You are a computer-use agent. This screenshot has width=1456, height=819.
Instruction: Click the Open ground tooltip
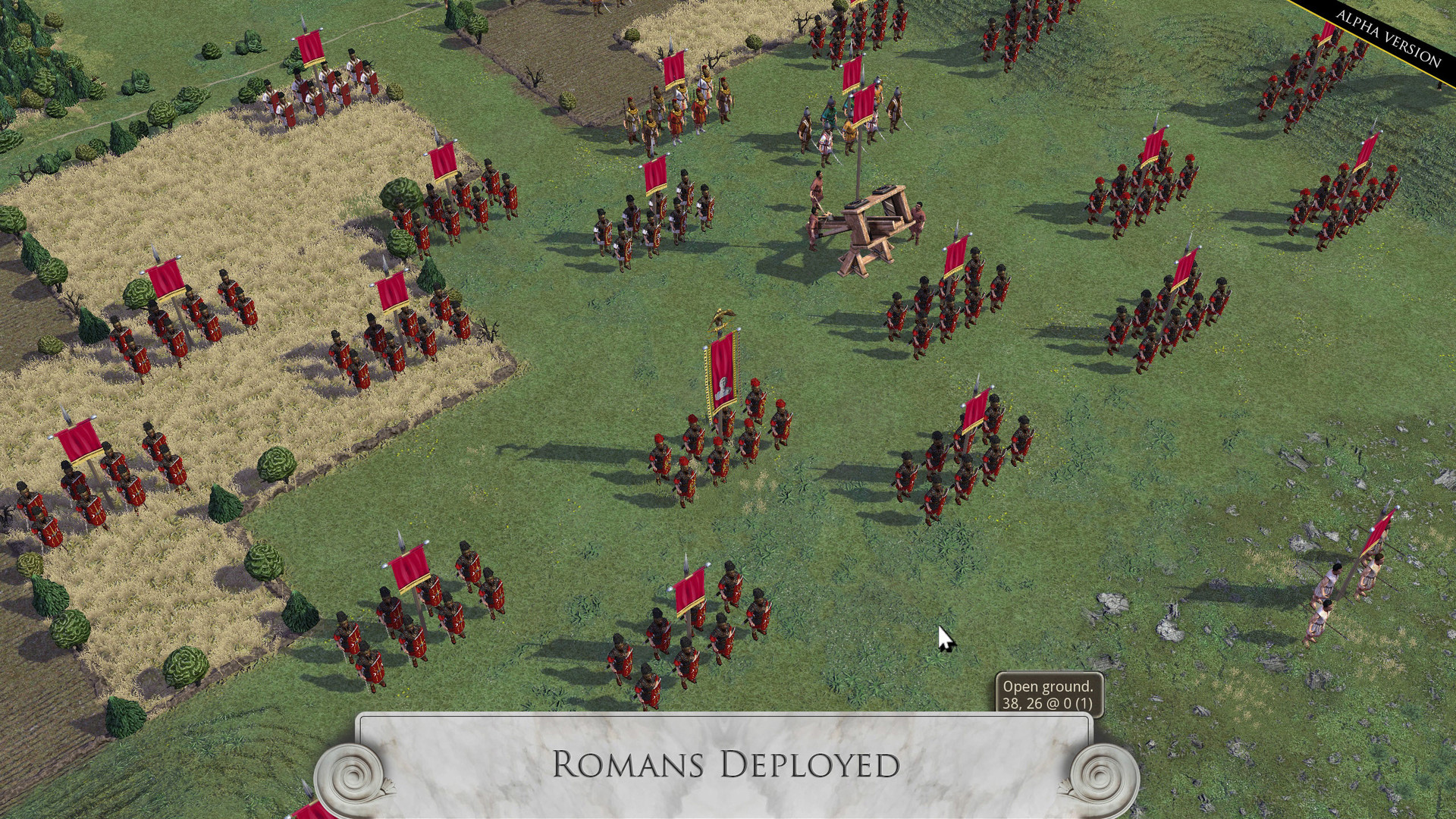pos(1048,694)
